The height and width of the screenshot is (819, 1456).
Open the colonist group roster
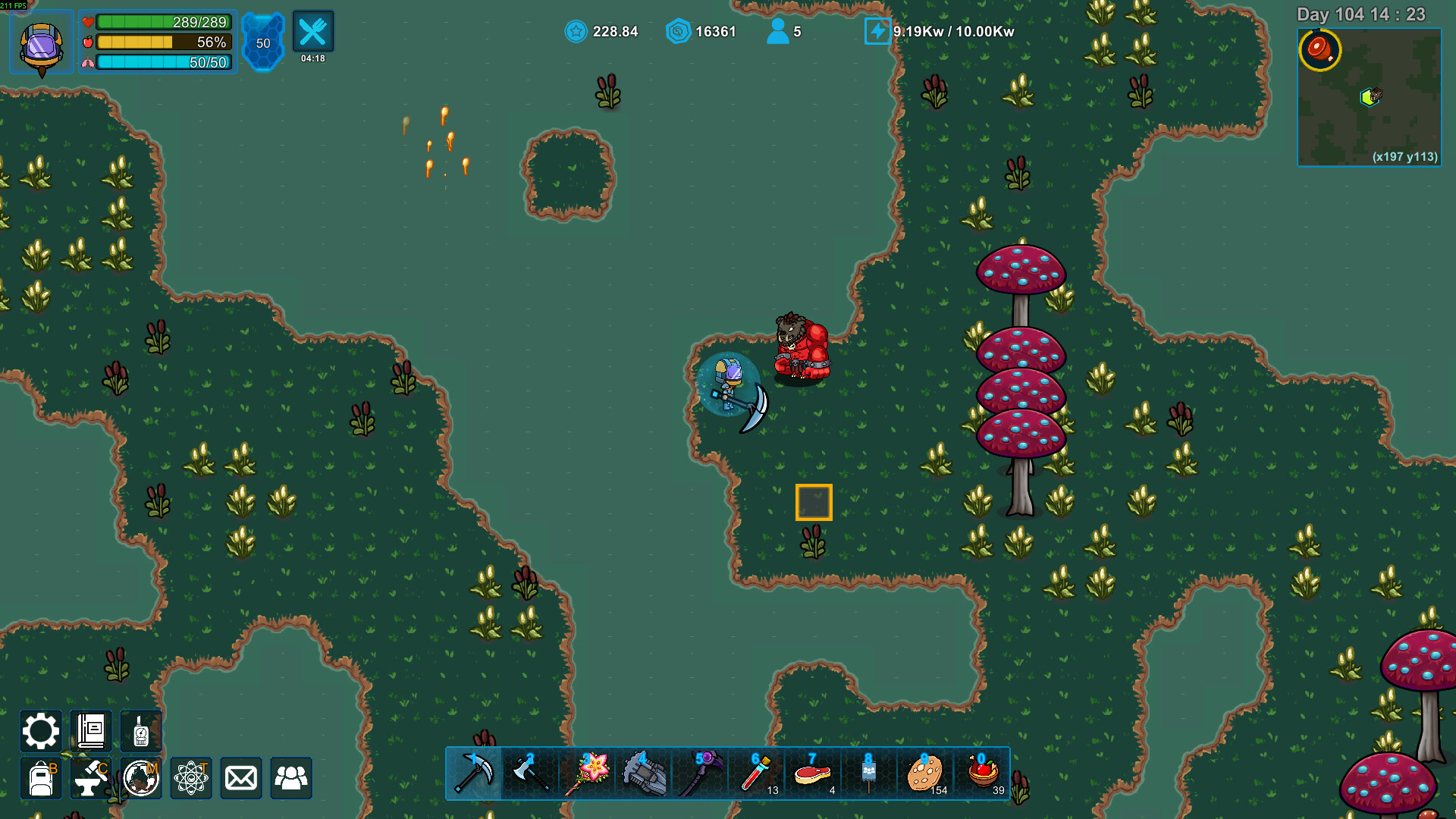pos(290,777)
